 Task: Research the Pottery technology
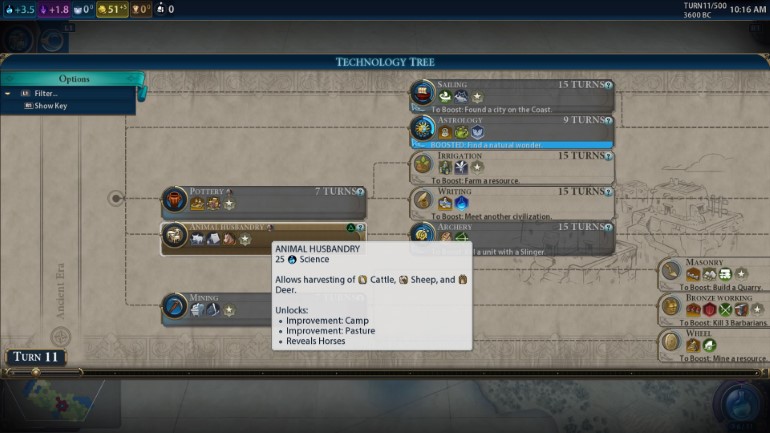tap(262, 201)
